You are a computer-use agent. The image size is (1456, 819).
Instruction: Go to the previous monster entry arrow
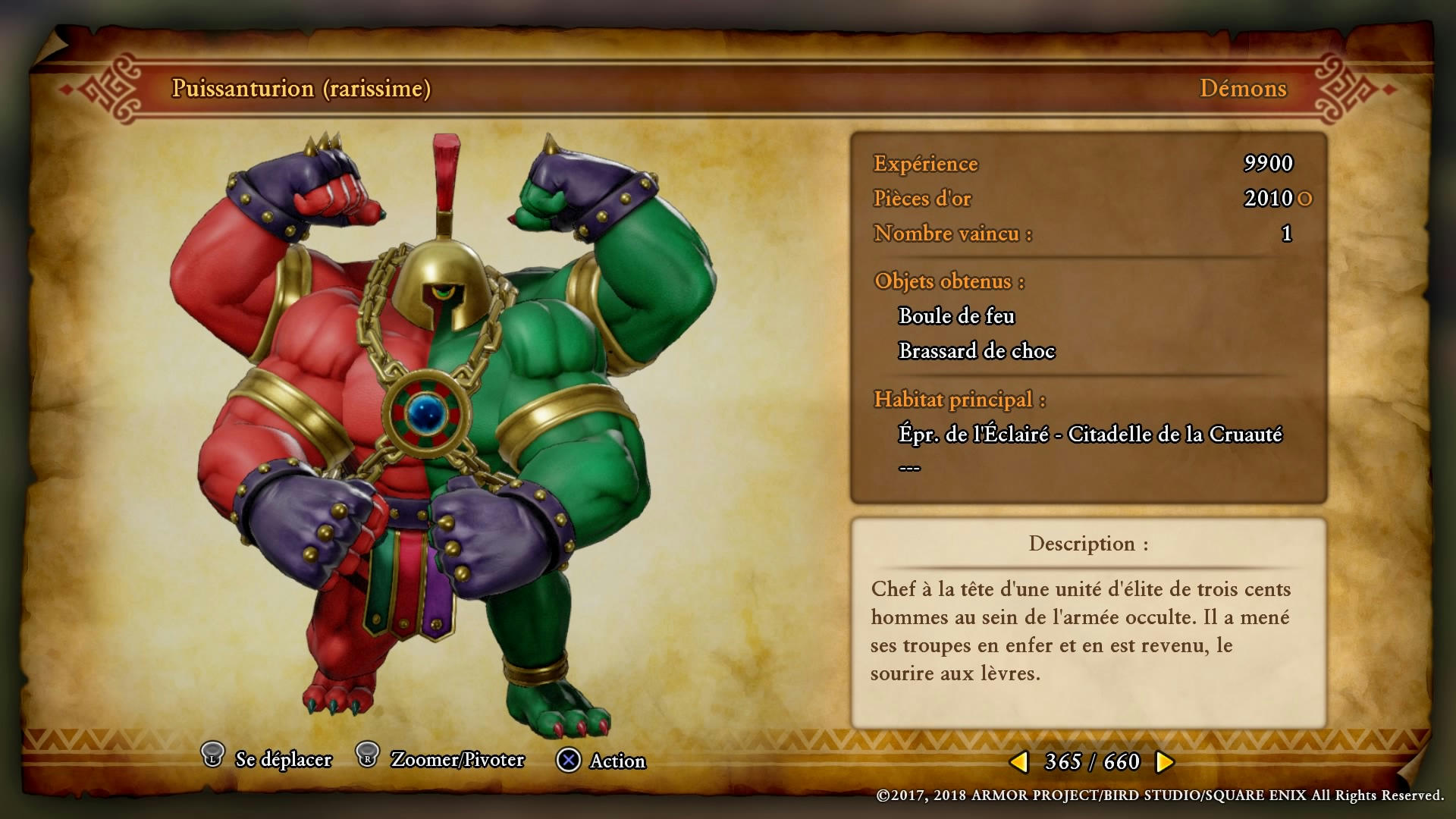coord(1019,761)
